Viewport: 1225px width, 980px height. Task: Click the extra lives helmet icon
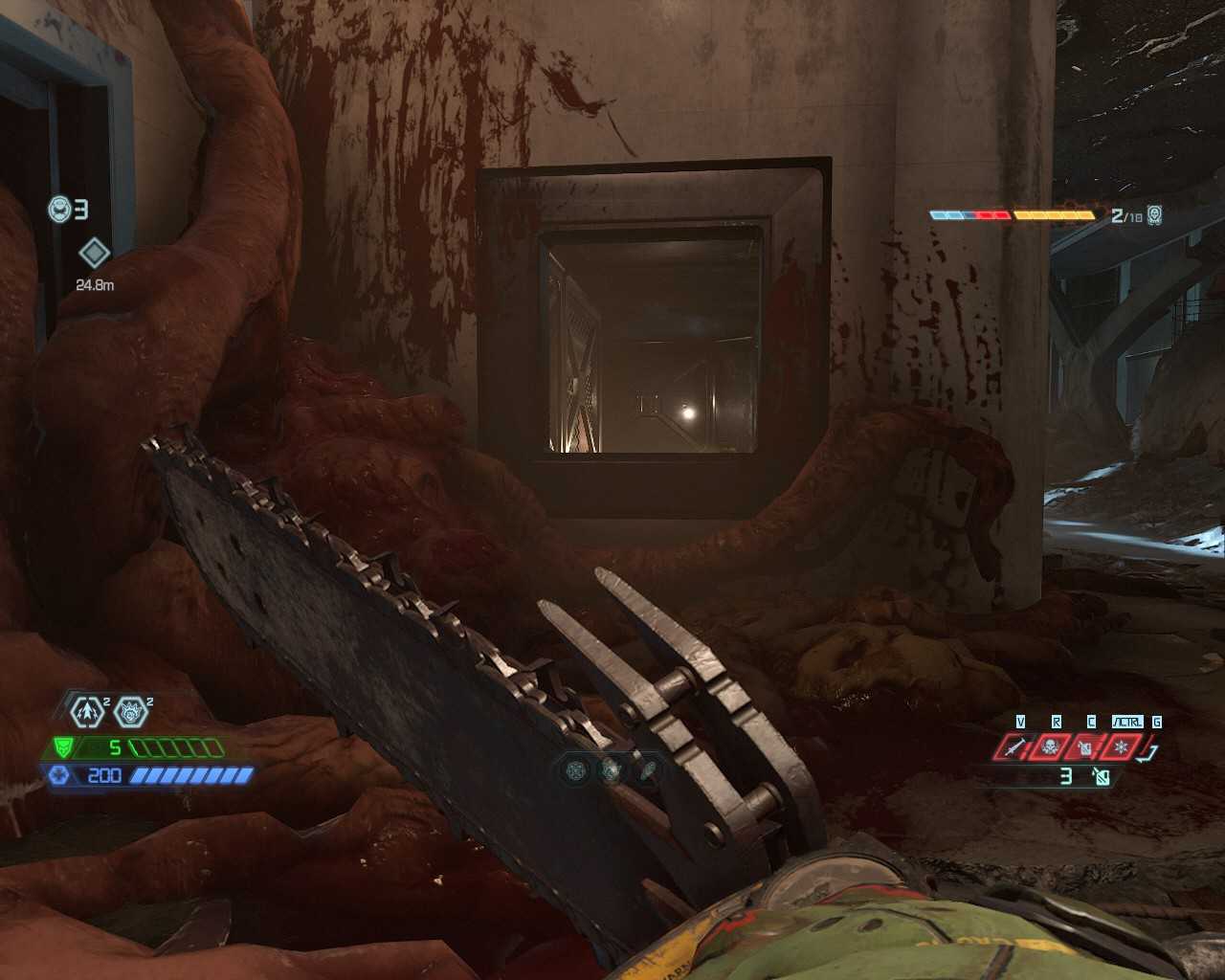[x=60, y=209]
